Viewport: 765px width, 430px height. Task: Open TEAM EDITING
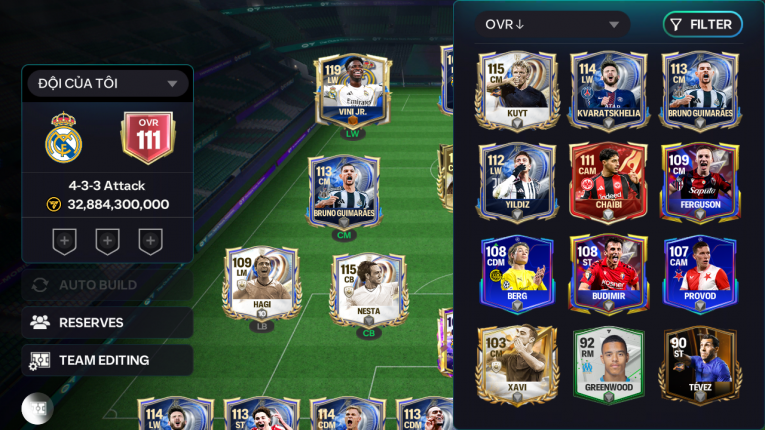[107, 360]
